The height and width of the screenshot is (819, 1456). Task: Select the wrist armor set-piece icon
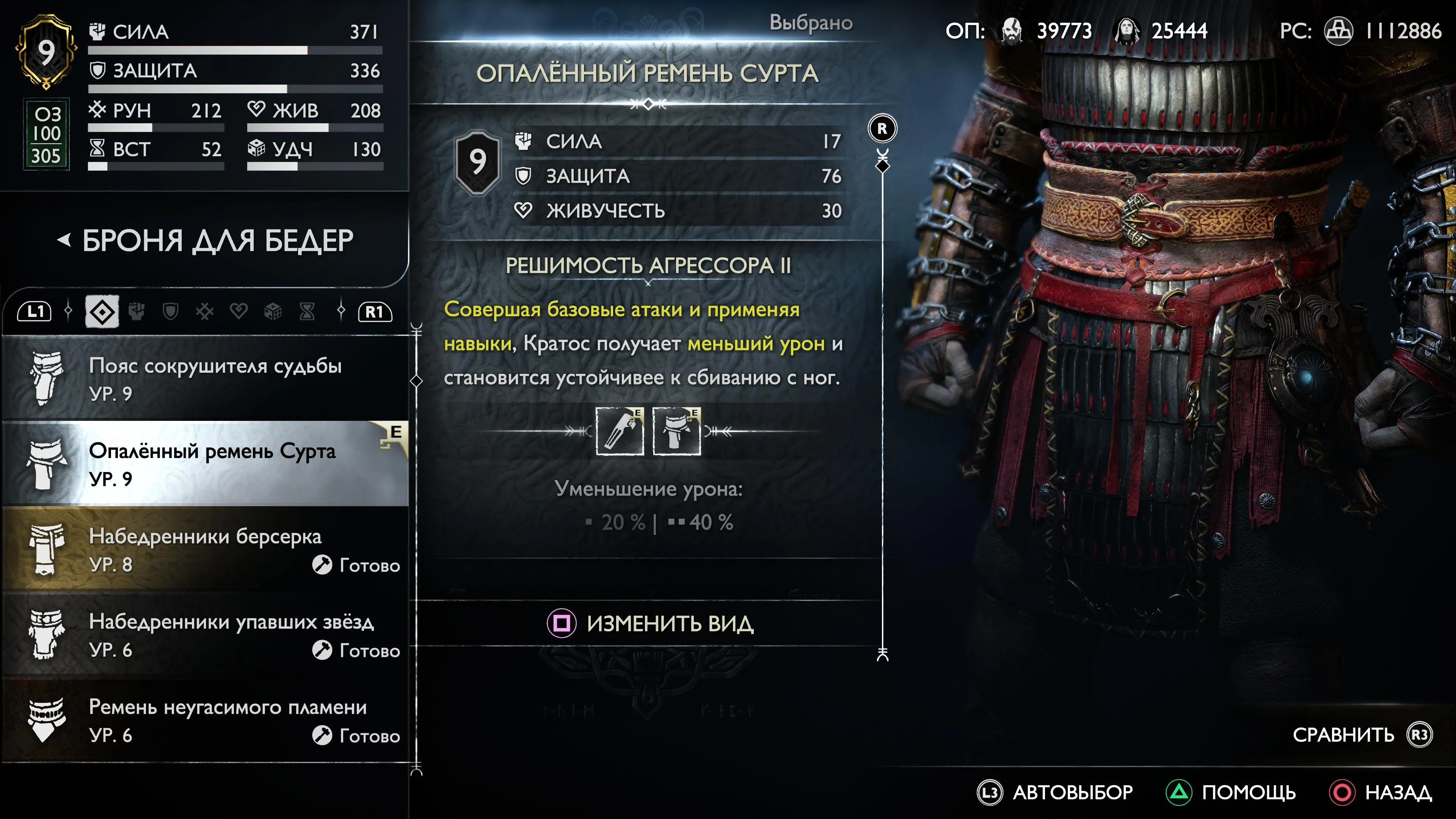(620, 431)
